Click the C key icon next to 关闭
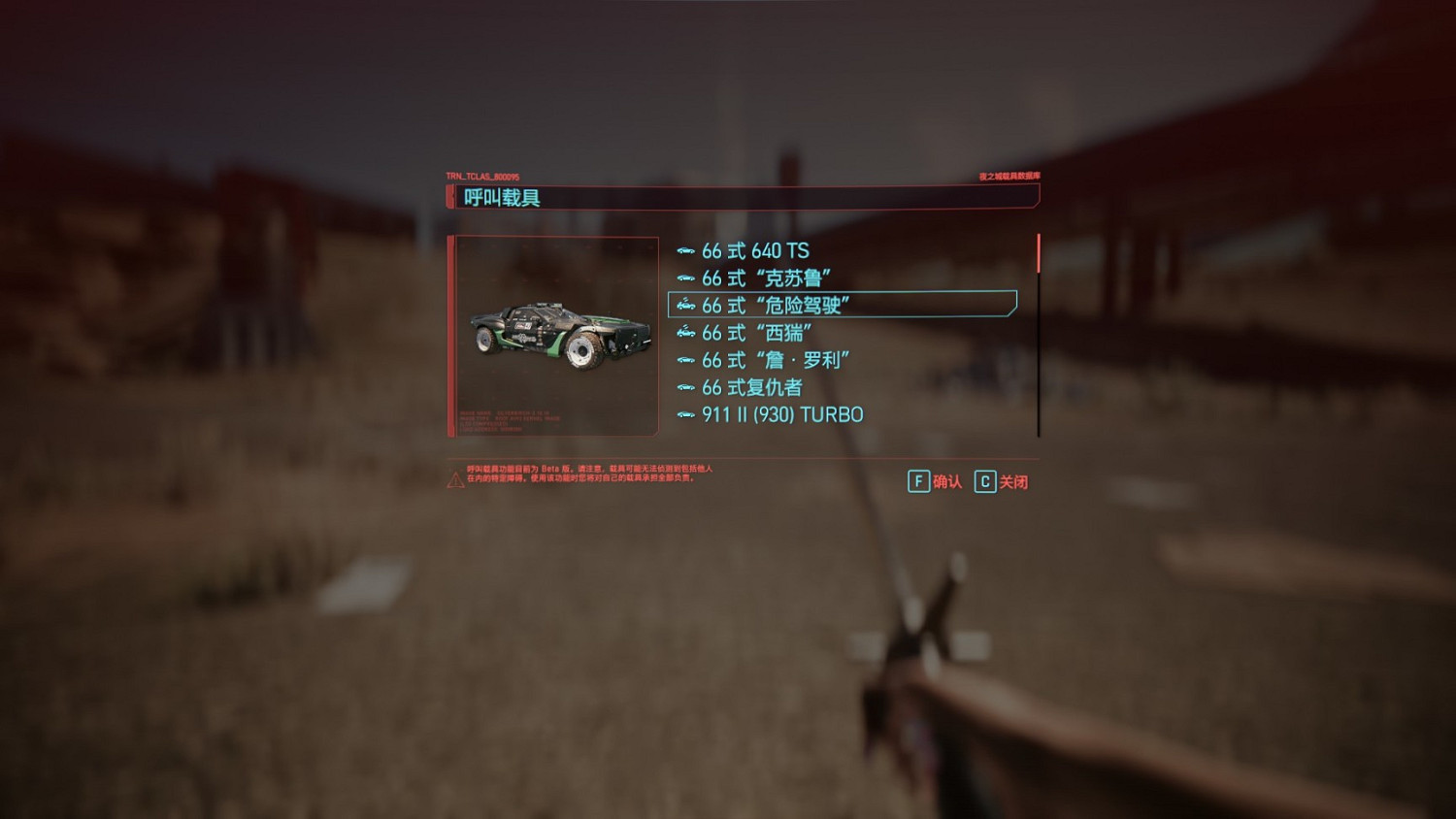 coord(984,481)
